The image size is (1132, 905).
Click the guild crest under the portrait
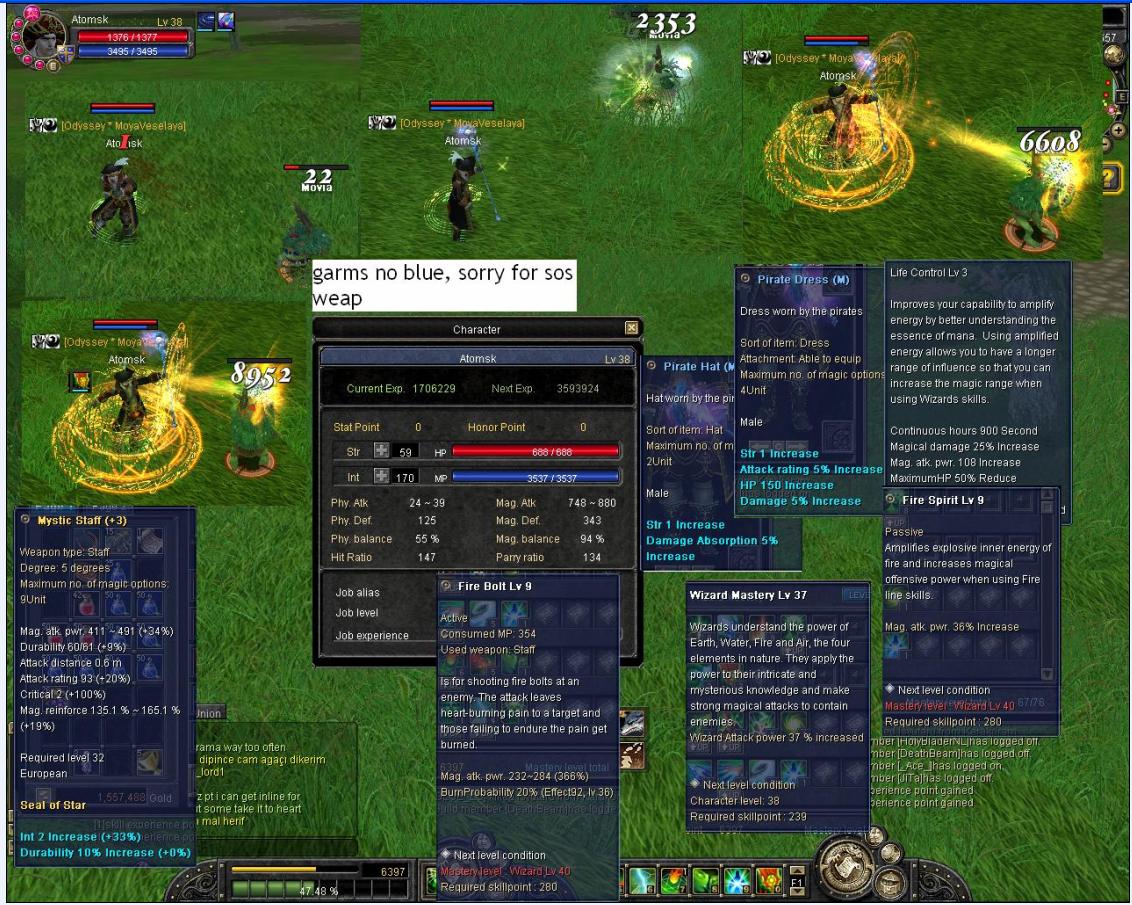pyautogui.click(x=68, y=52)
